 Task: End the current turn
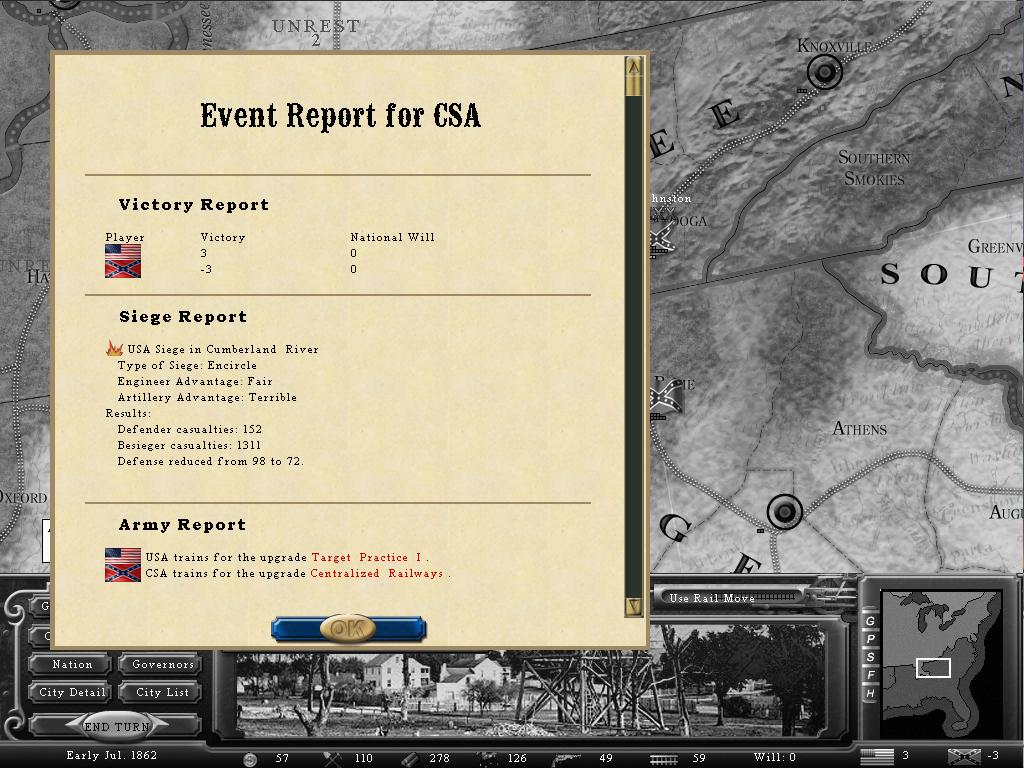pyautogui.click(x=117, y=727)
